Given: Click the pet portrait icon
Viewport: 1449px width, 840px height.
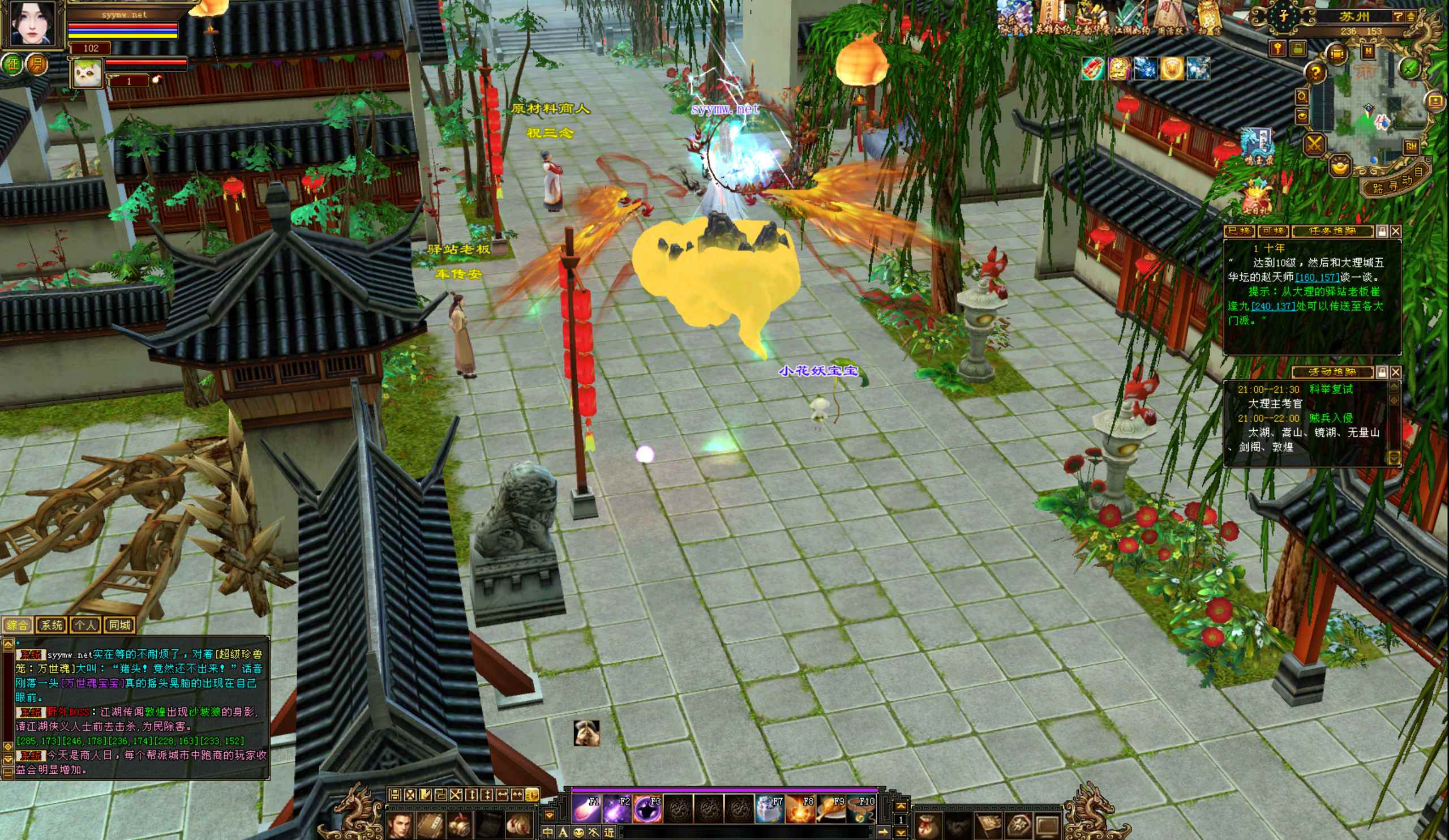Looking at the screenshot, I should click(87, 74).
